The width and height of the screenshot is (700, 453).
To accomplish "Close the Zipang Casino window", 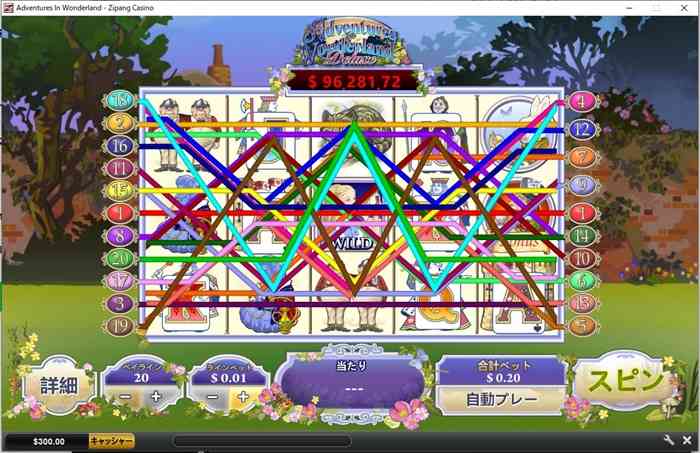I will 684,7.
